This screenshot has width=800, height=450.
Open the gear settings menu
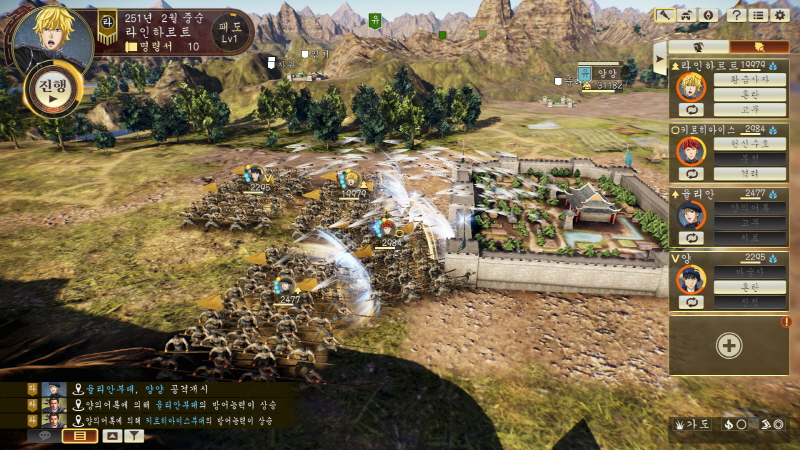point(781,15)
